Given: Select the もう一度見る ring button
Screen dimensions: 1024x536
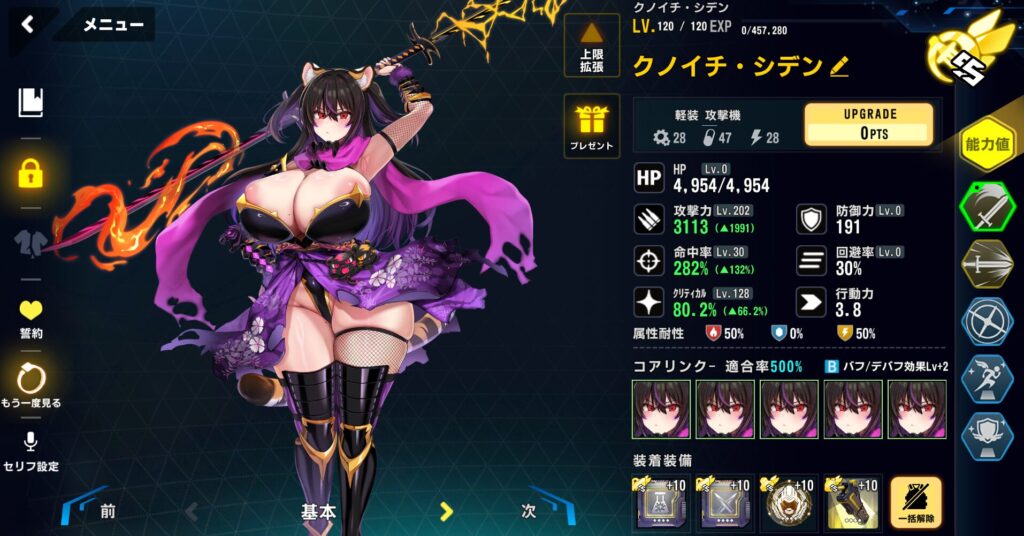Looking at the screenshot, I should (x=31, y=385).
